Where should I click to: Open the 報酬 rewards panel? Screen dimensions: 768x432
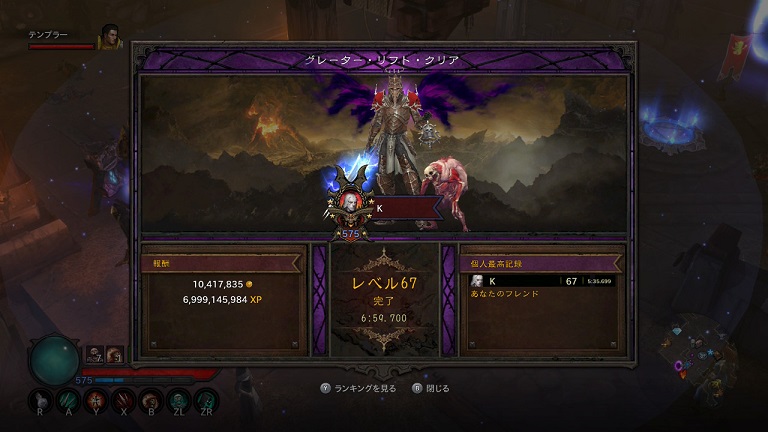coord(223,299)
